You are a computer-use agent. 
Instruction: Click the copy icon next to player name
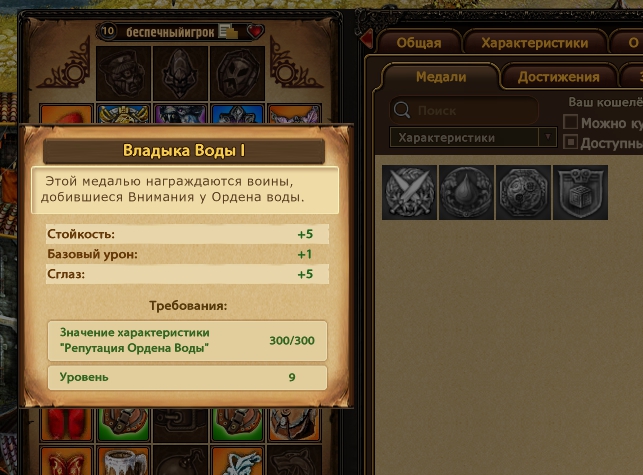tap(230, 32)
